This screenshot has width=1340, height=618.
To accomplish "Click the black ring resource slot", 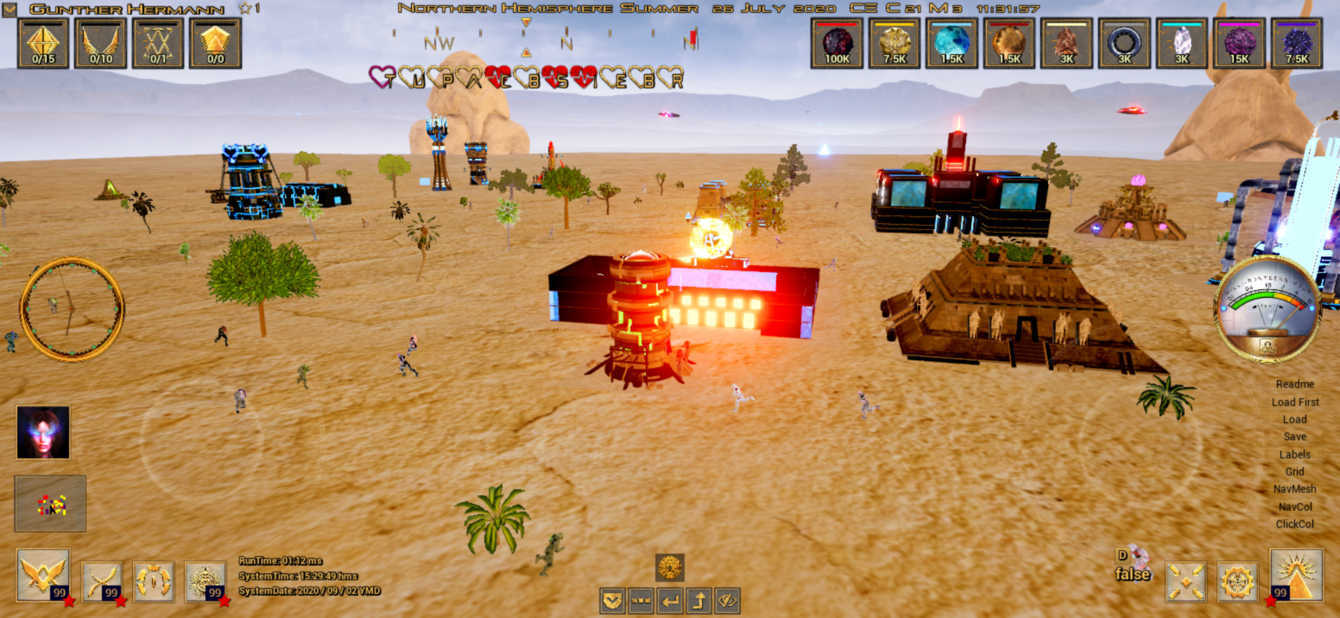I will tap(1124, 43).
